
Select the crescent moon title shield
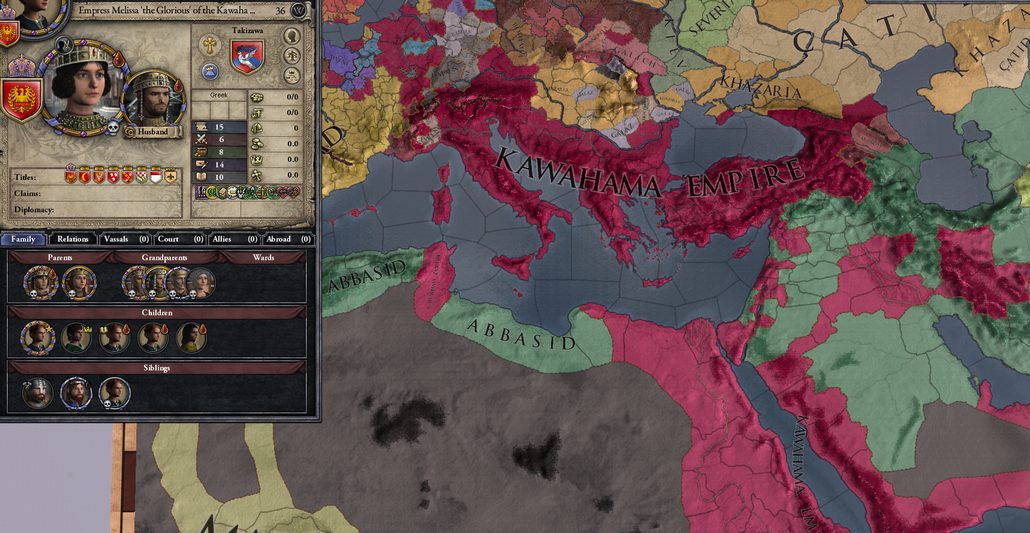tap(84, 176)
